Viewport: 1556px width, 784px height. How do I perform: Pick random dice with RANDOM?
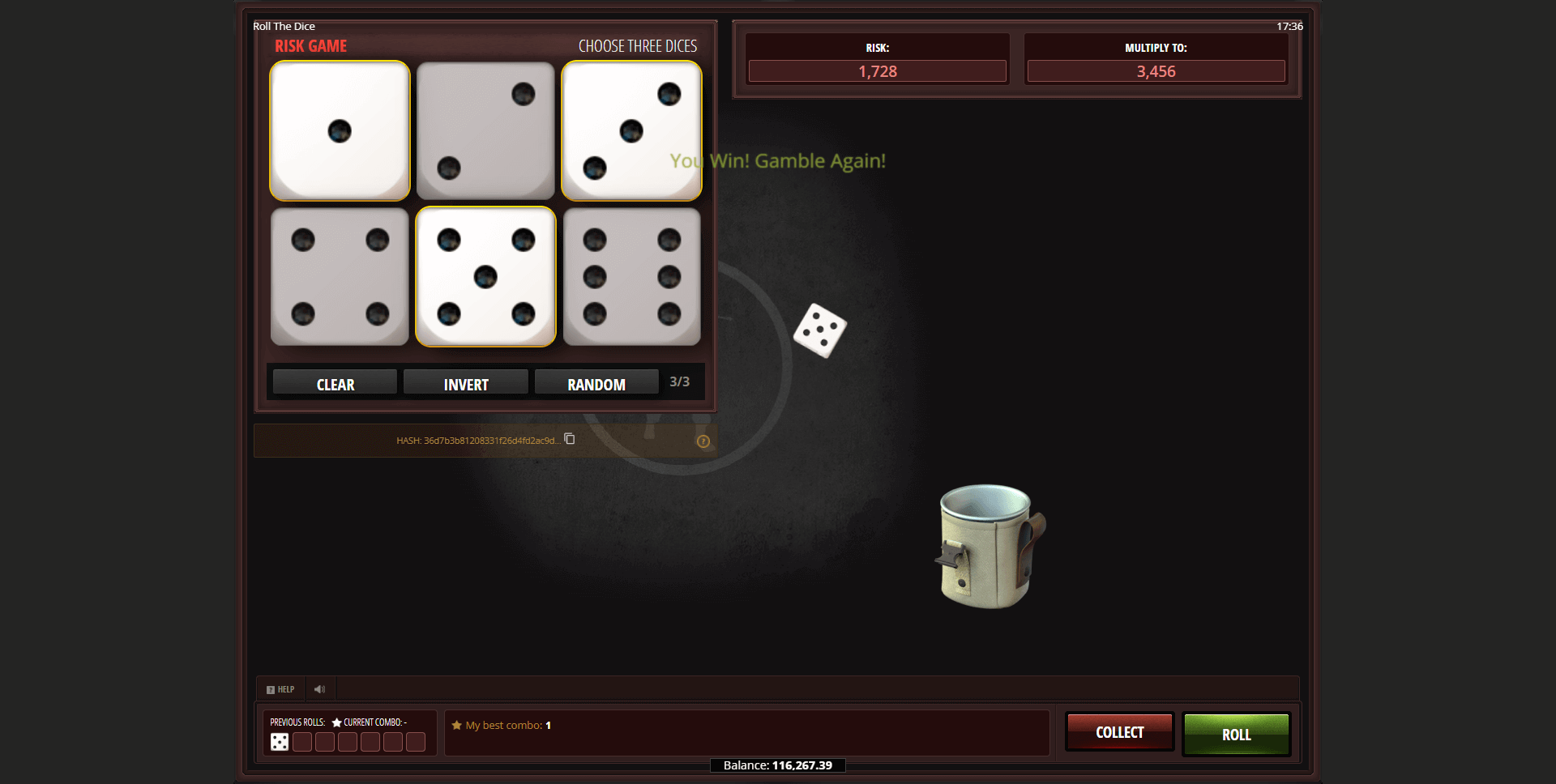[596, 384]
